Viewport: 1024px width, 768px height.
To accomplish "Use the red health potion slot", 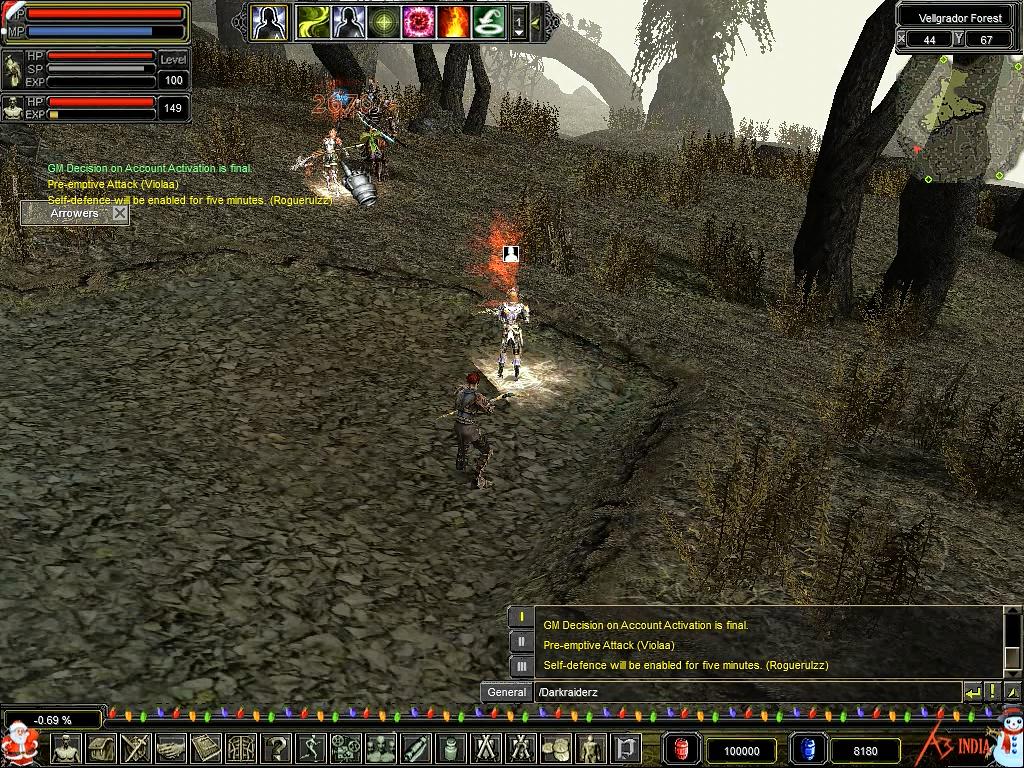I will [683, 749].
